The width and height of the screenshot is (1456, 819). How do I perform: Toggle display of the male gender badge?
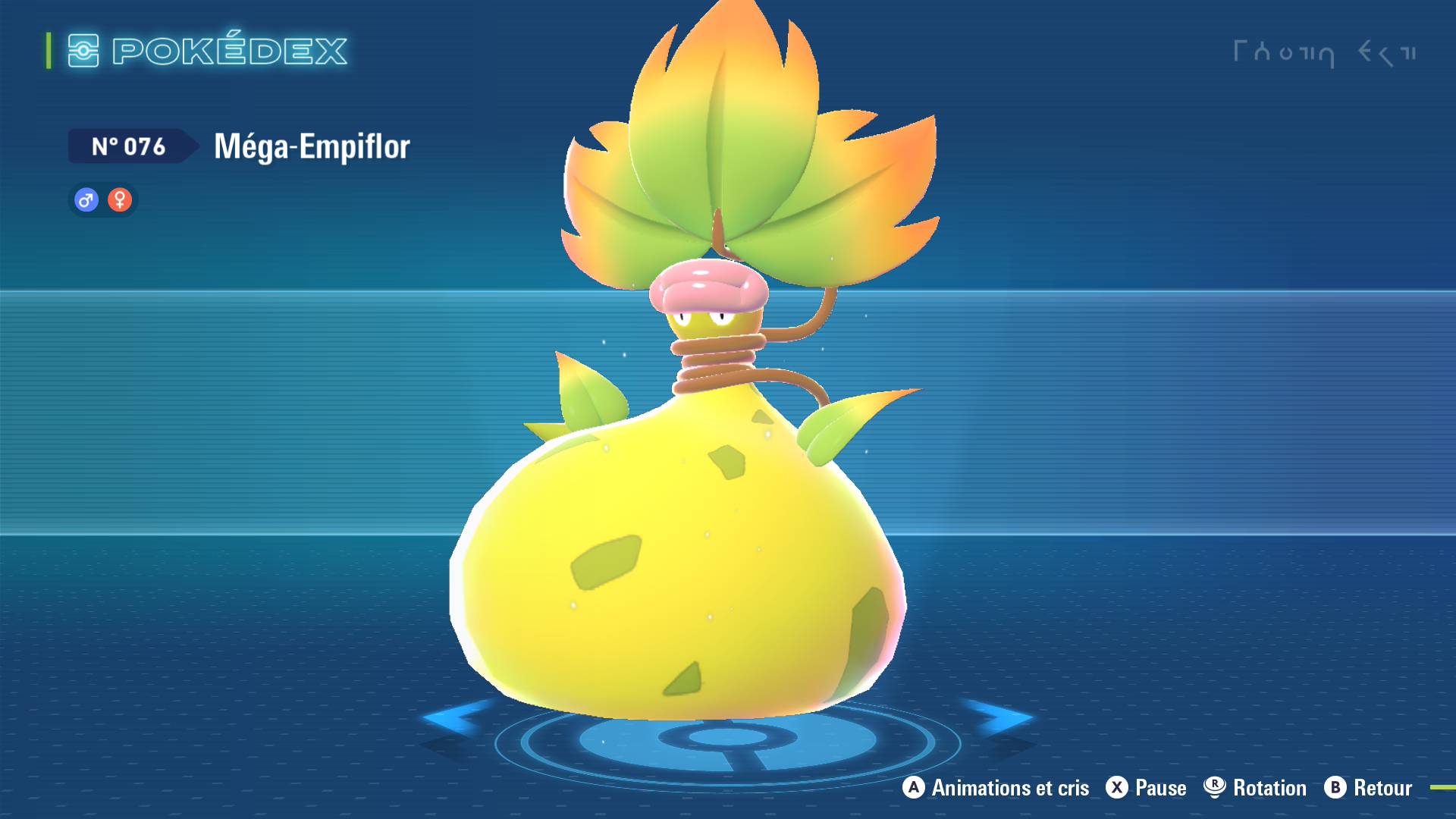point(84,199)
